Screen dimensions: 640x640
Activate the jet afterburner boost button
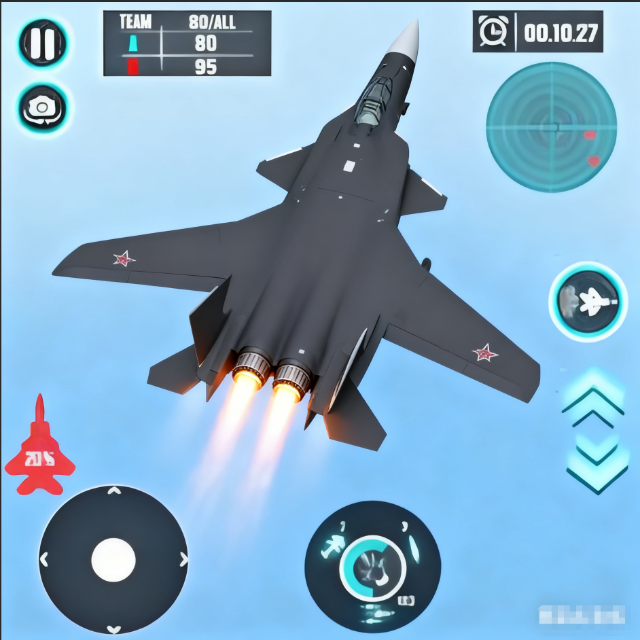pos(587,300)
